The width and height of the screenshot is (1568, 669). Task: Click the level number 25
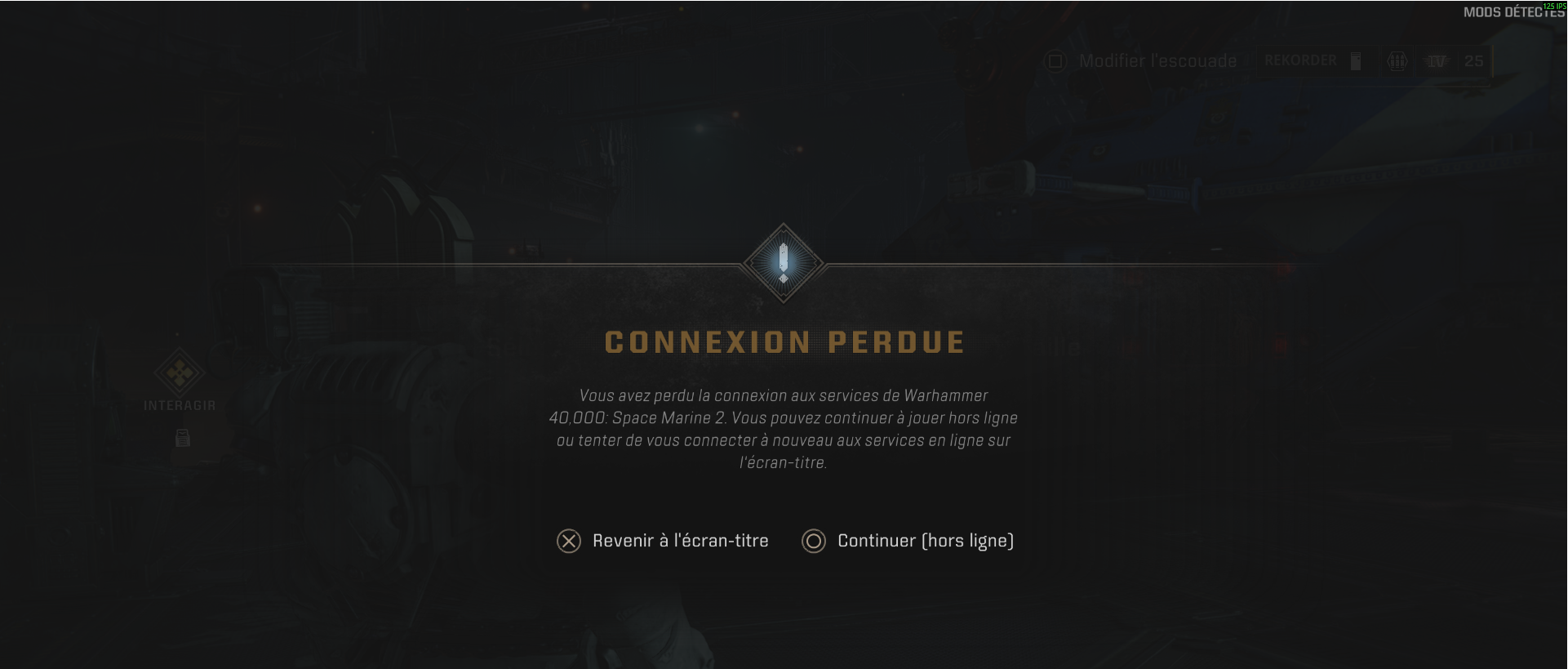1473,61
